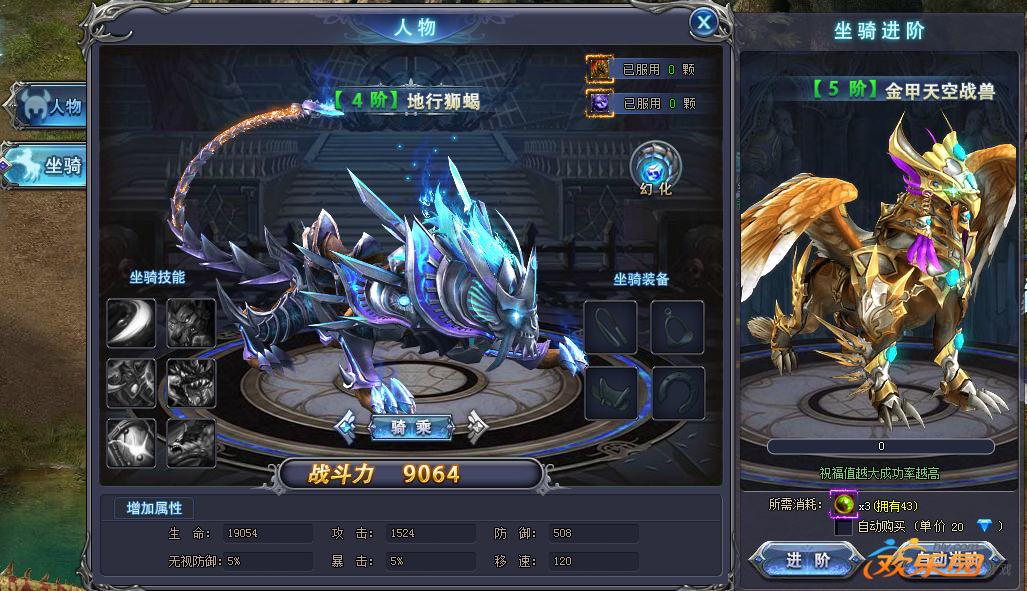Select the 坐骑 mount side tab
Image resolution: width=1027 pixels, height=591 pixels.
[x=48, y=165]
